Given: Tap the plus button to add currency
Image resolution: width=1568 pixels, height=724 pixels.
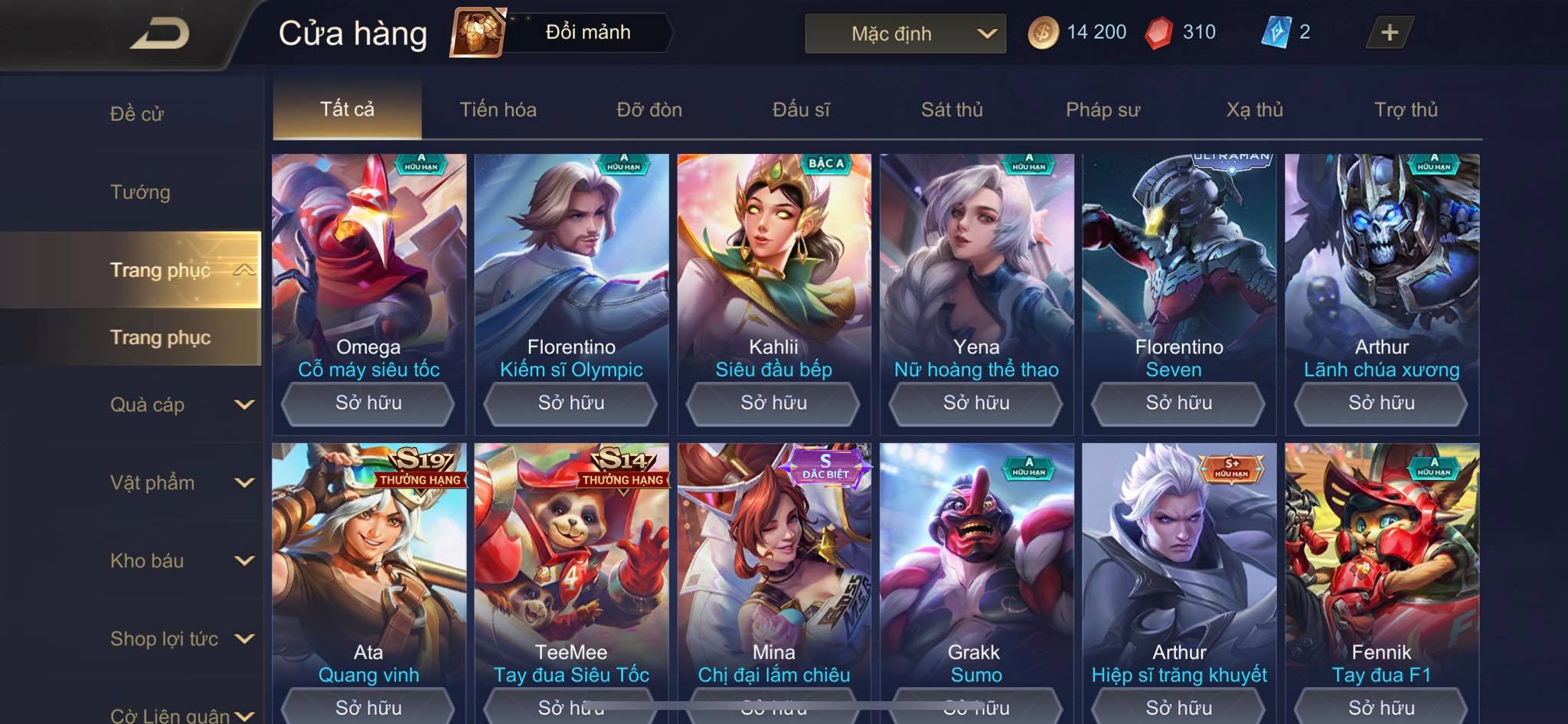Looking at the screenshot, I should pyautogui.click(x=1389, y=33).
